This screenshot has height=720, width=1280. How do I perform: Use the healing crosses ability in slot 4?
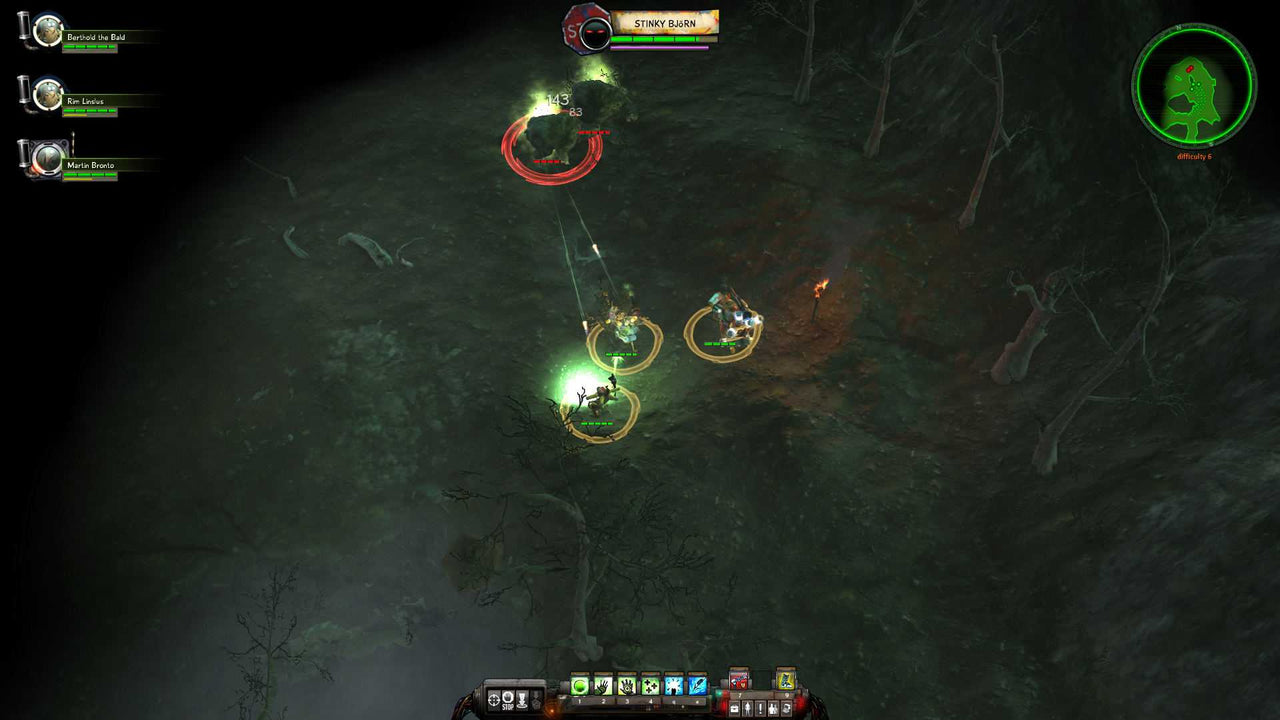(x=650, y=685)
